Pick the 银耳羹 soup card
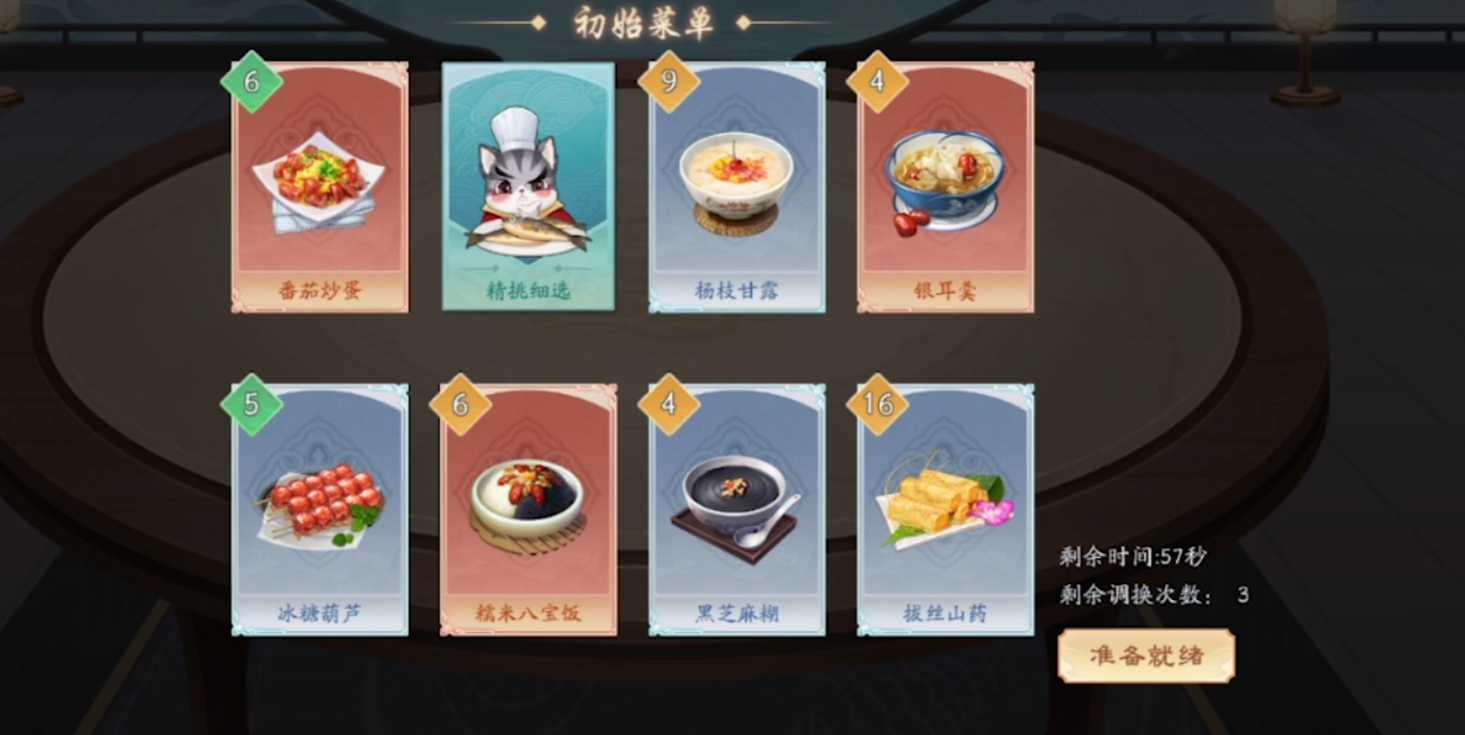 (944, 185)
